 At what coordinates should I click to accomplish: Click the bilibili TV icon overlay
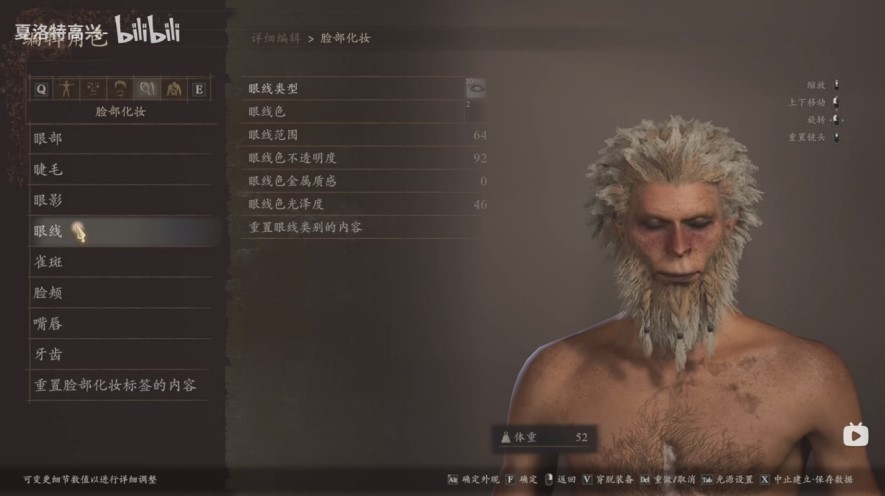pos(855,435)
